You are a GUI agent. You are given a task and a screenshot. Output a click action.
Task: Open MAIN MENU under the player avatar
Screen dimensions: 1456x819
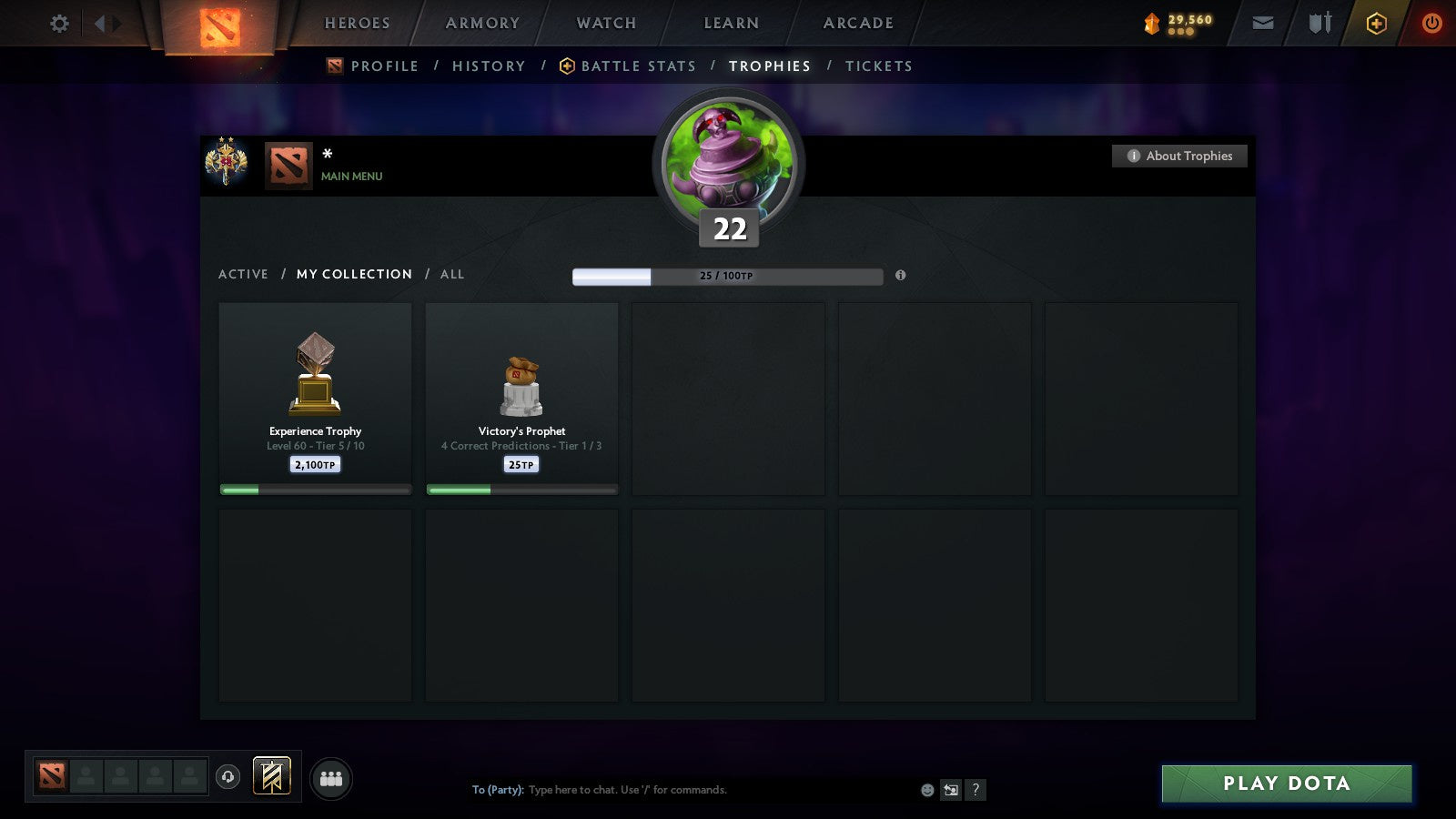click(x=350, y=177)
